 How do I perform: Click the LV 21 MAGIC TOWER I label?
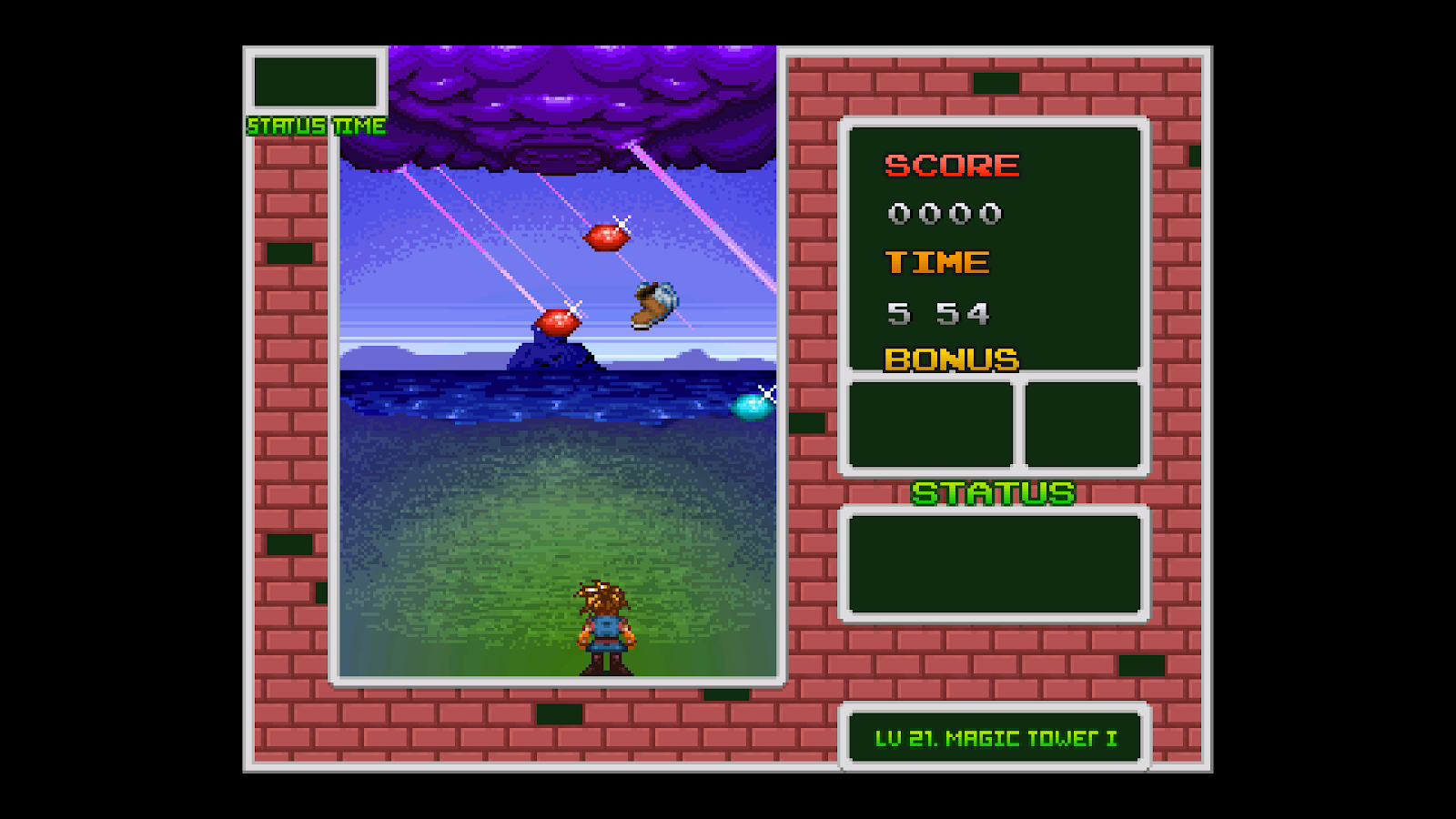(x=995, y=738)
